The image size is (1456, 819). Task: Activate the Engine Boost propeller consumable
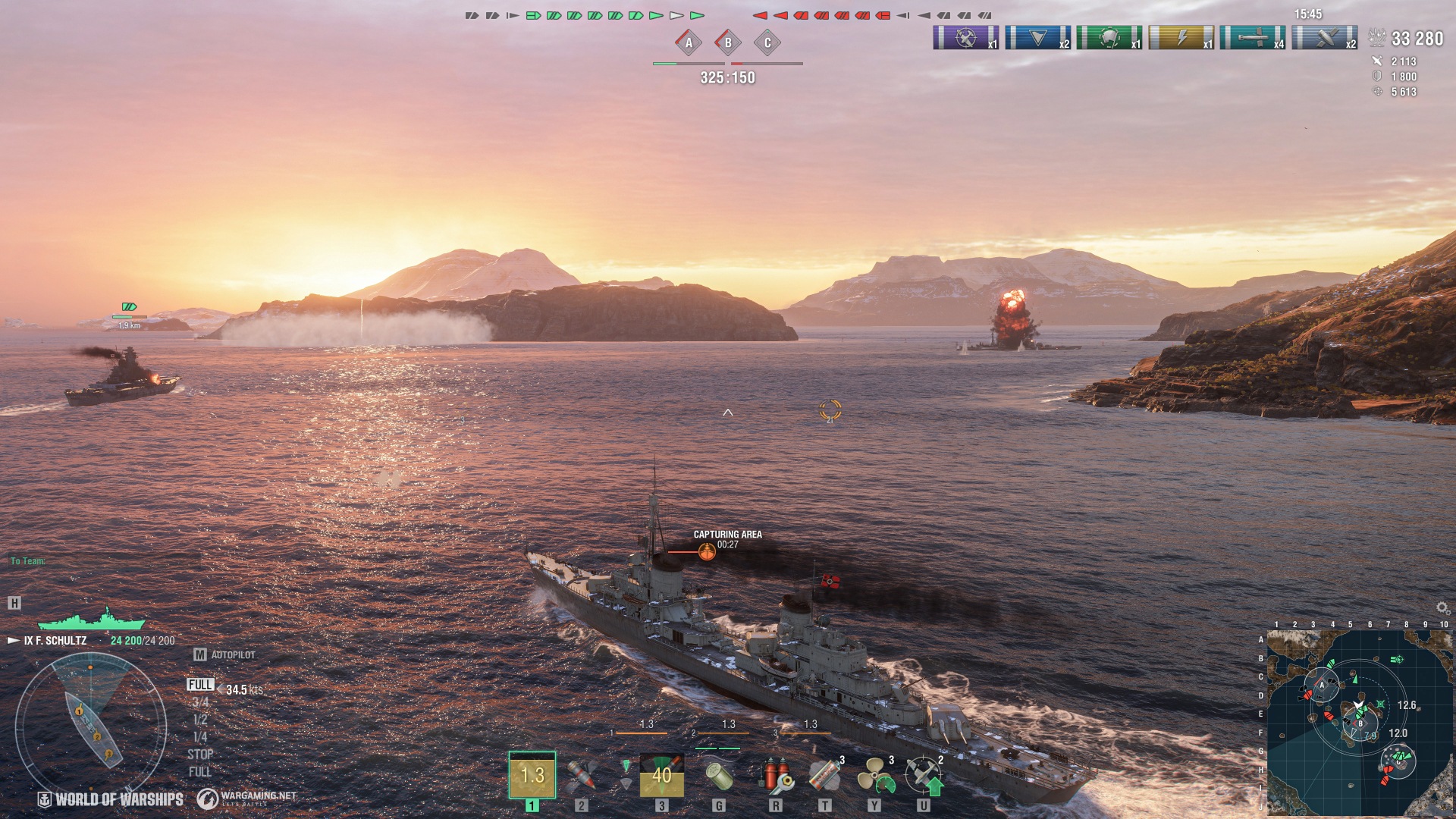coord(874,776)
